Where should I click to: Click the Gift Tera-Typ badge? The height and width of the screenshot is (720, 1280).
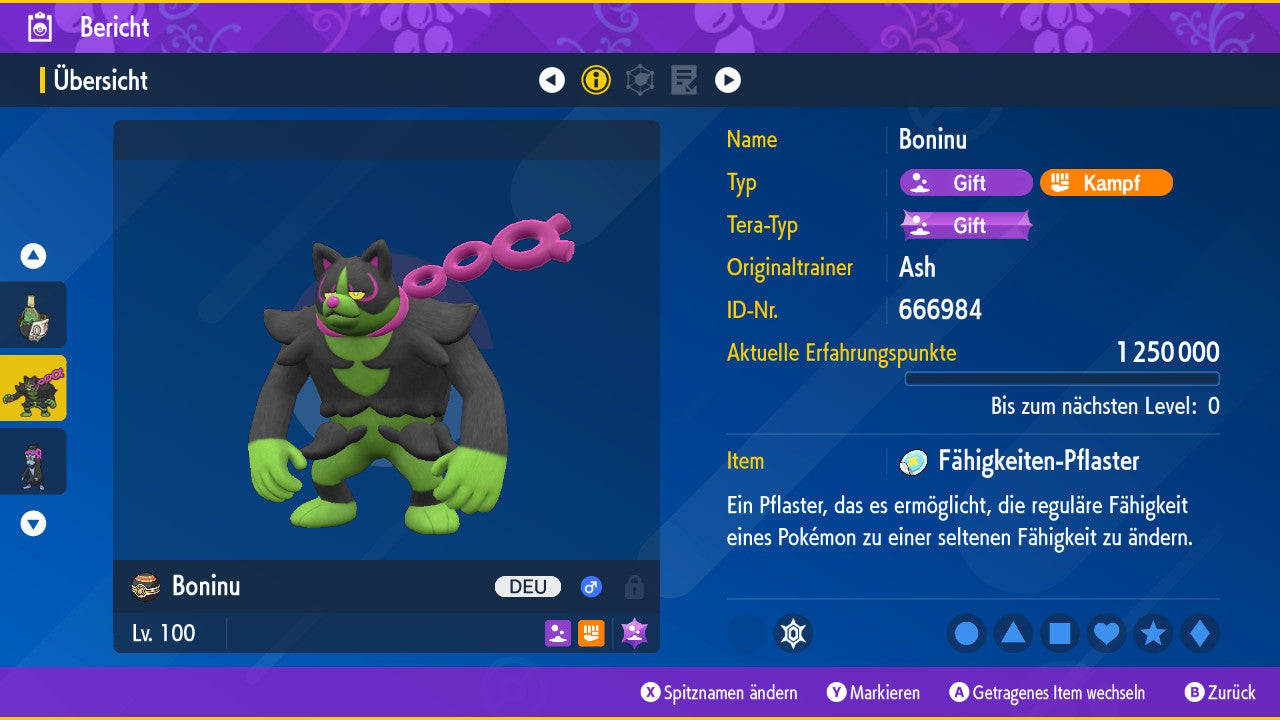coord(966,225)
